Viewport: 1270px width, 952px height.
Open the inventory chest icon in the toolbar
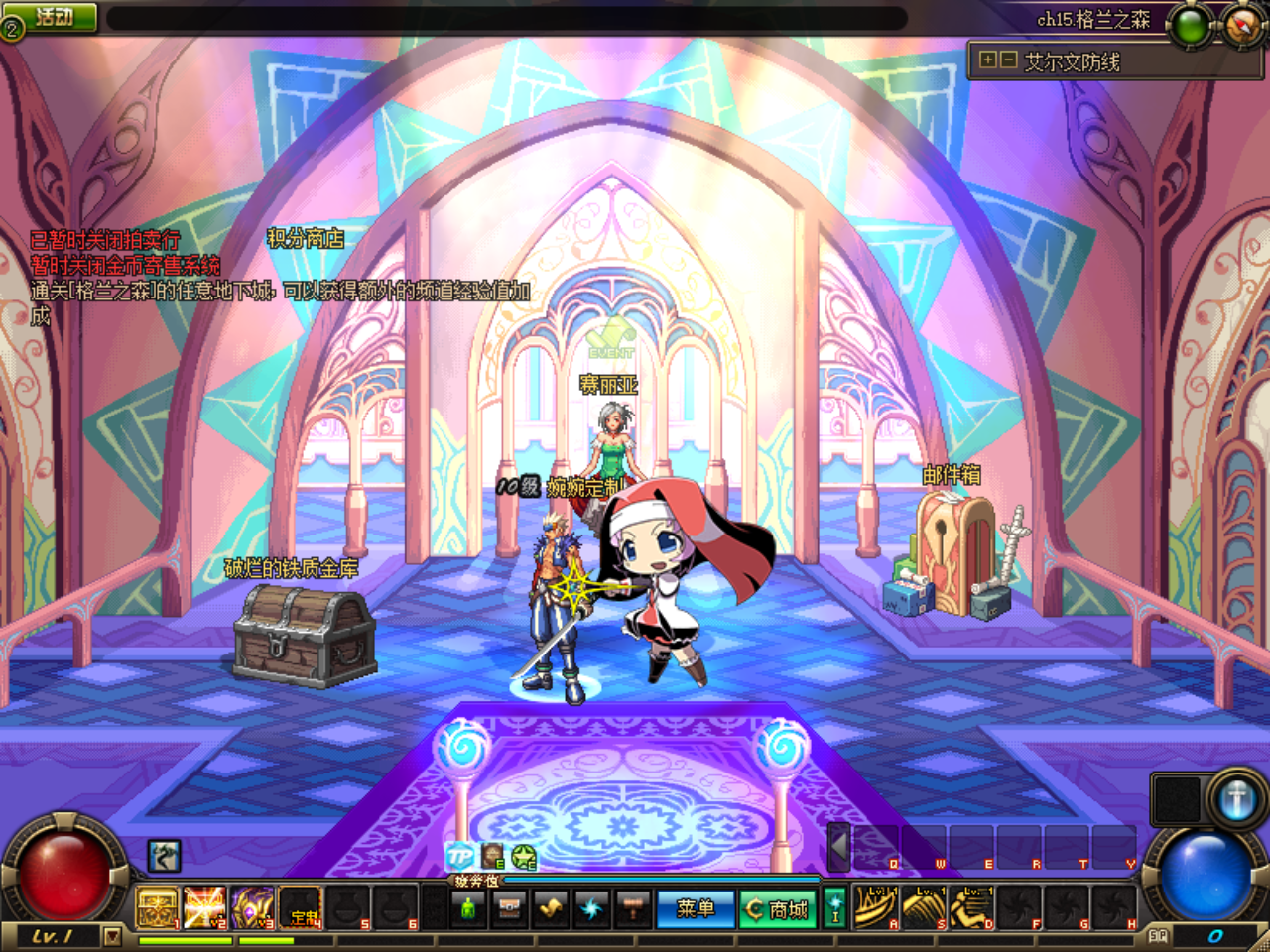[509, 907]
